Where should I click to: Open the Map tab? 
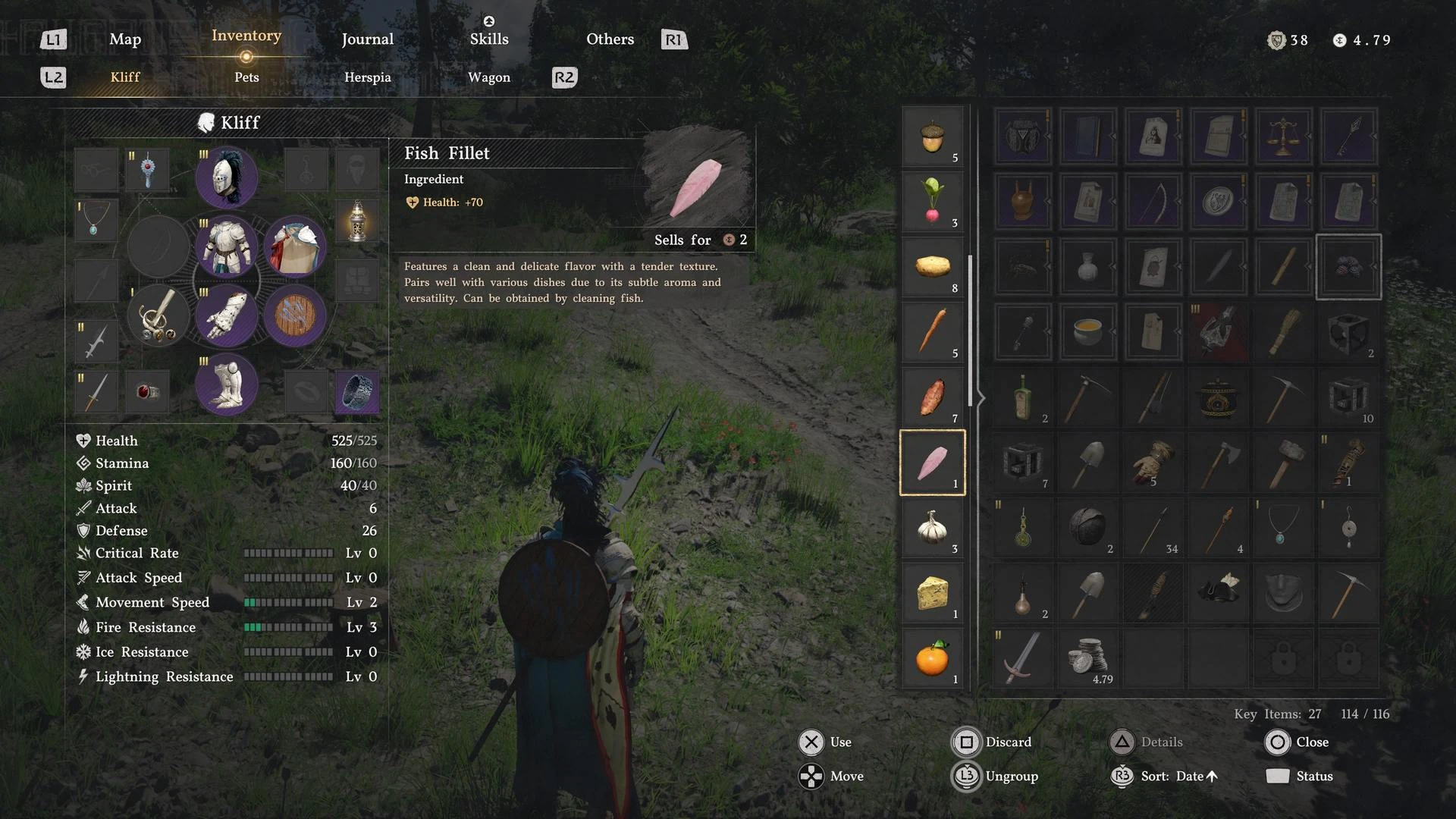tap(125, 39)
